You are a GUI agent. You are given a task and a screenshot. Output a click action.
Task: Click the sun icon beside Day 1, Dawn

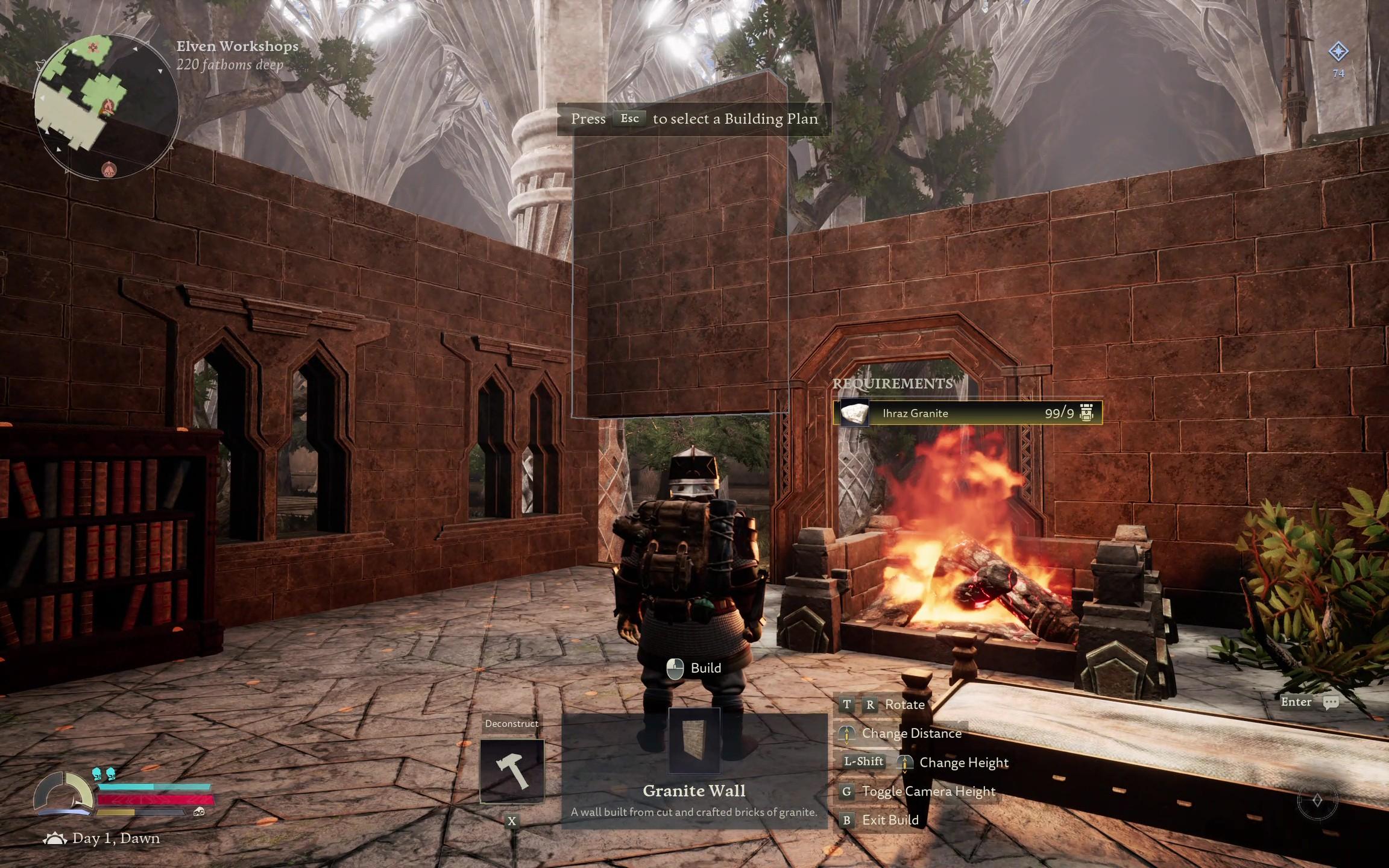(x=56, y=837)
